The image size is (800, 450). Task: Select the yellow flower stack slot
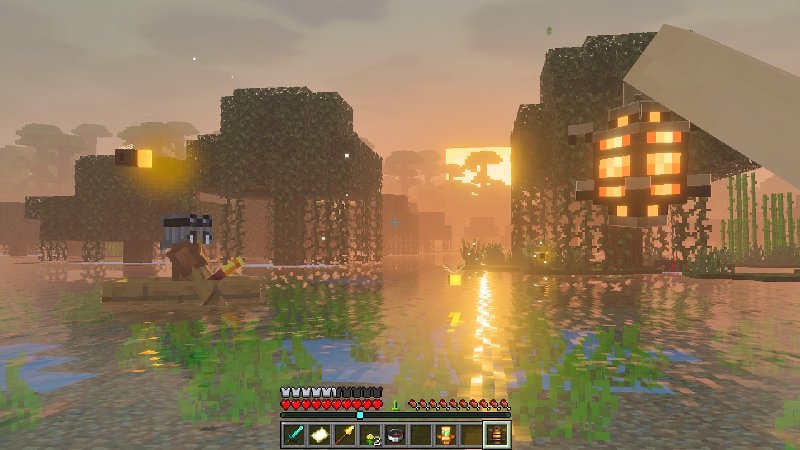[x=371, y=434]
